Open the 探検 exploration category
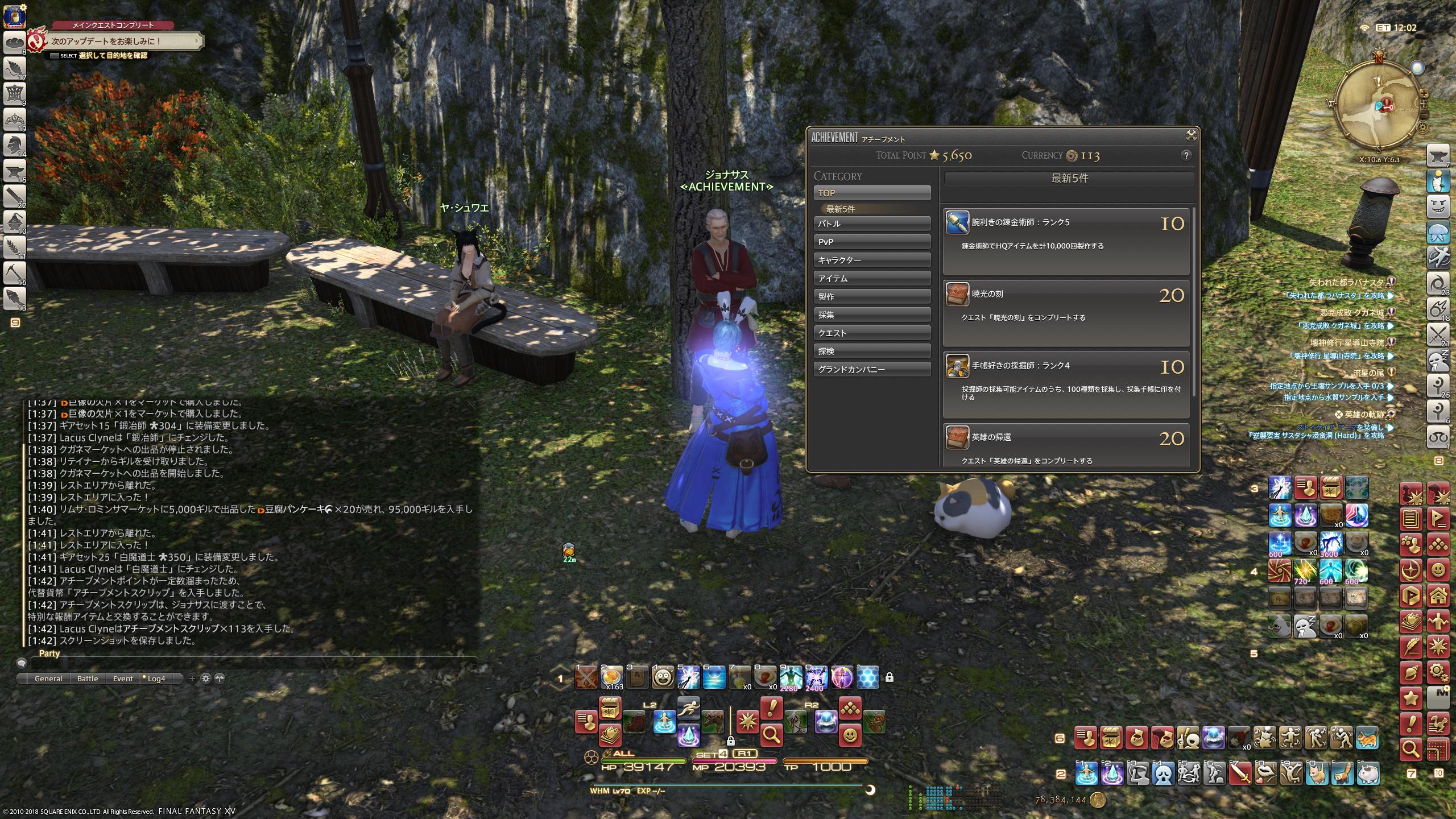 point(872,351)
